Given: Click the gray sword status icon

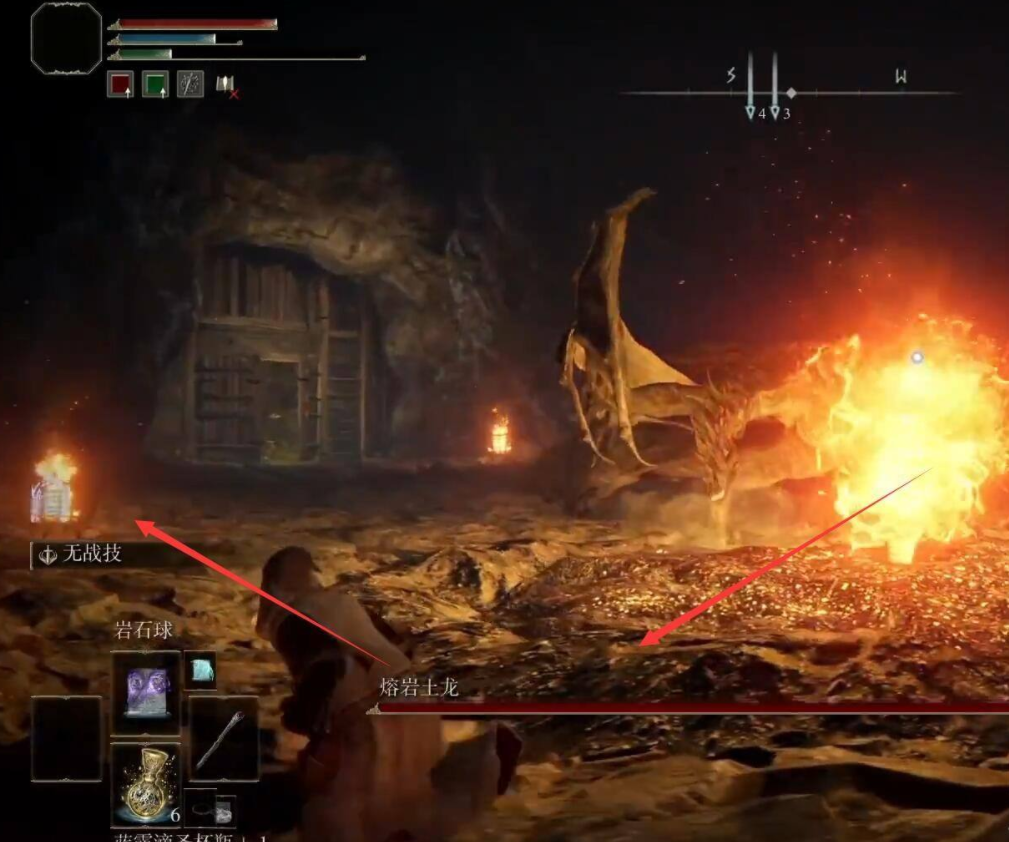Looking at the screenshot, I should (190, 85).
